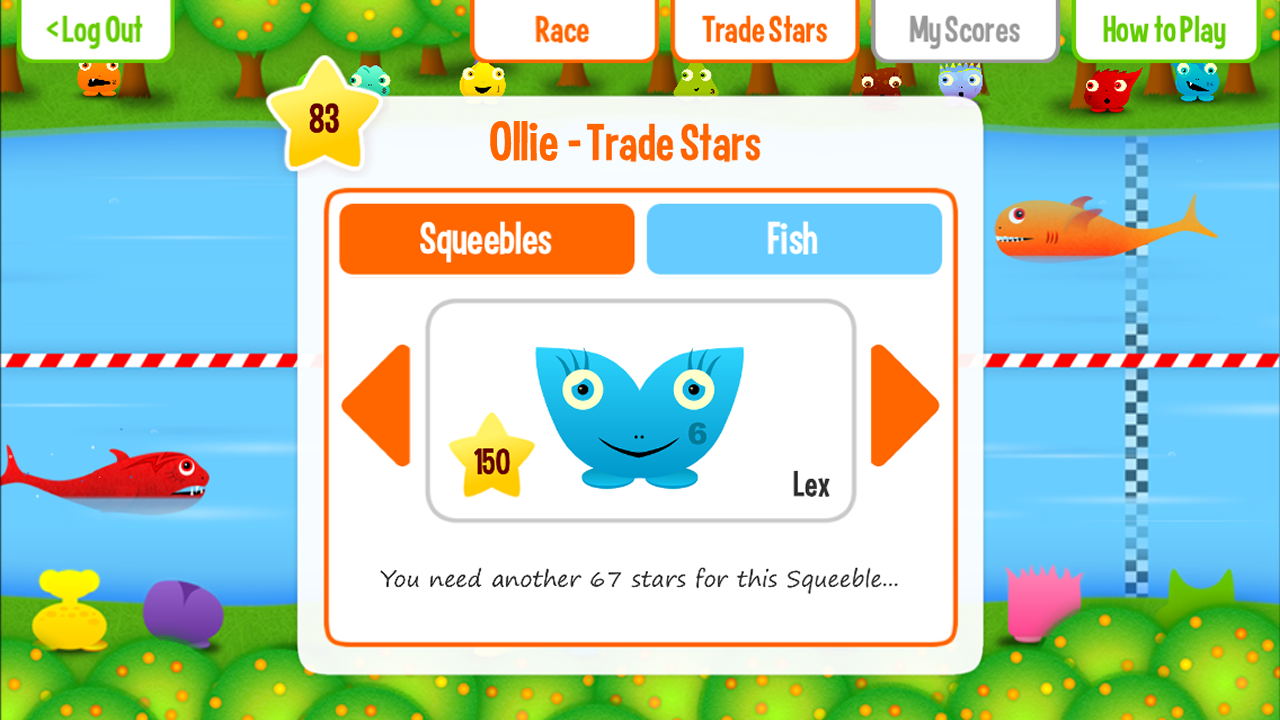Select the Squeebles trading view
This screenshot has height=720, width=1280.
486,238
